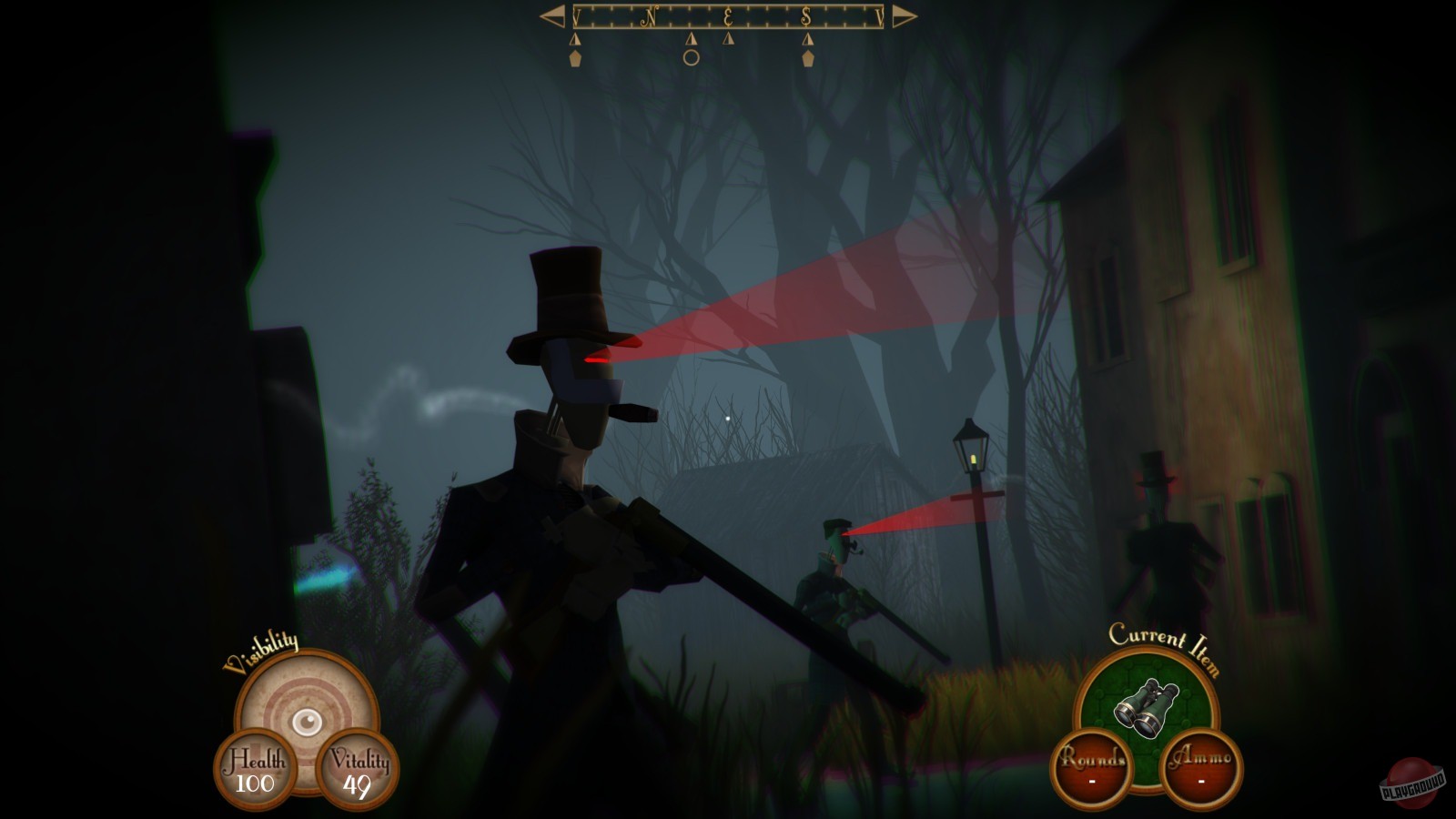Click the N marker on the compass strip
The image size is (1456, 819).
tap(648, 16)
